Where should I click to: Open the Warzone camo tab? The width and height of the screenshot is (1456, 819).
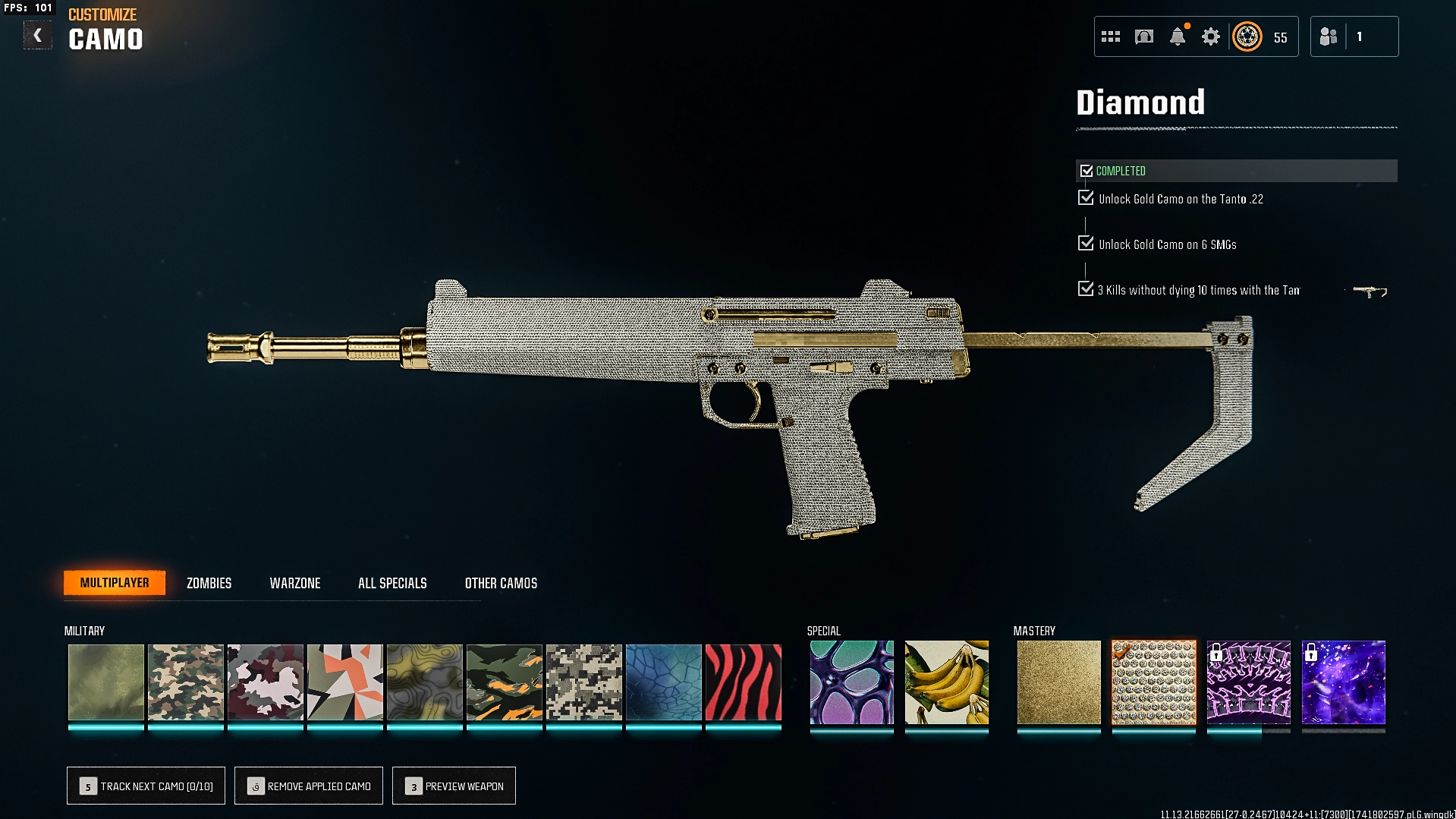(295, 583)
